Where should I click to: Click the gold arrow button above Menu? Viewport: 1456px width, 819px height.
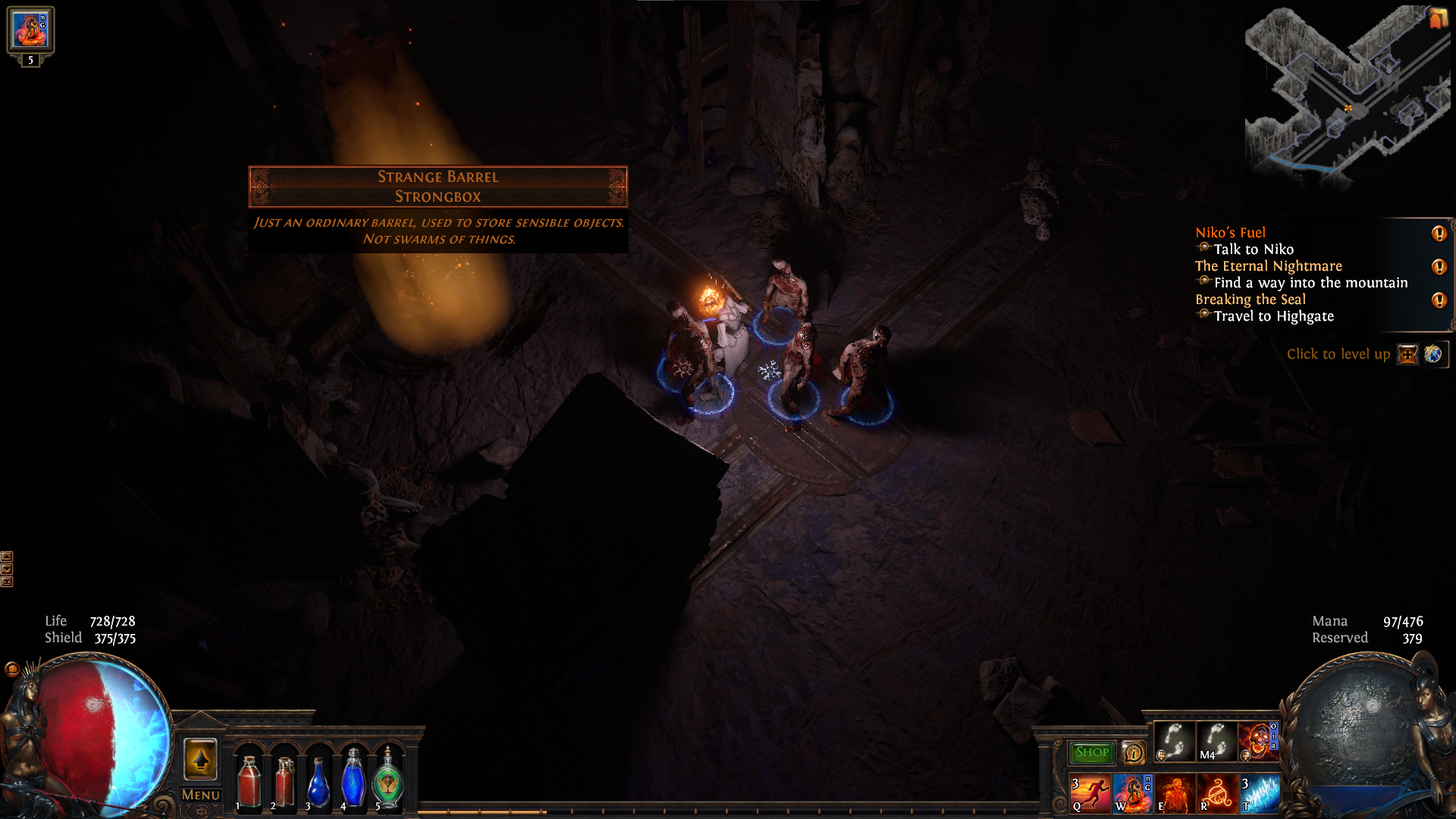pyautogui.click(x=200, y=759)
